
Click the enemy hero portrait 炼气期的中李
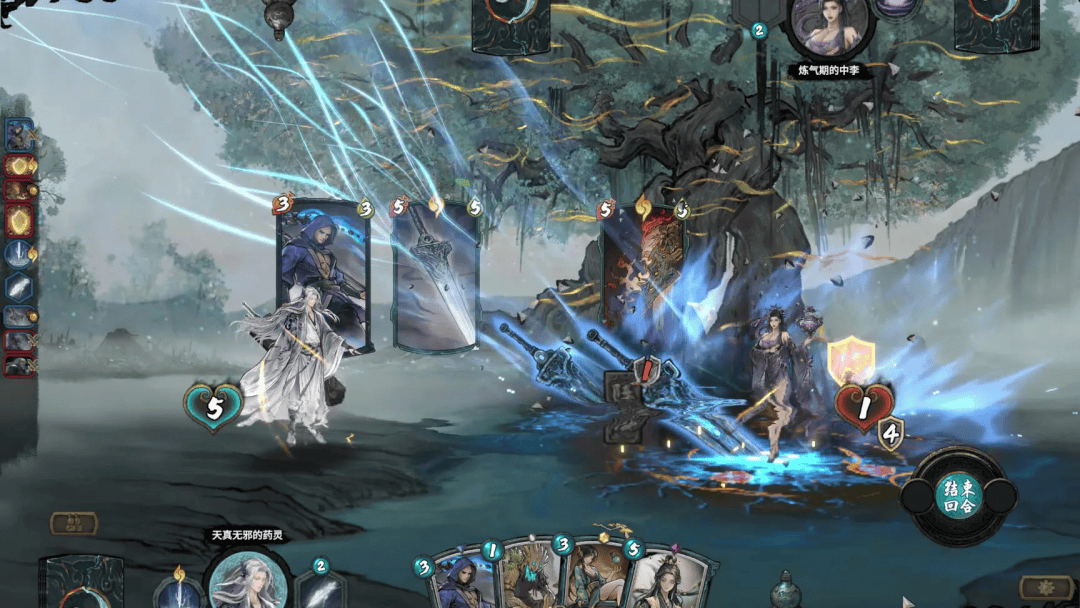pyautogui.click(x=829, y=27)
